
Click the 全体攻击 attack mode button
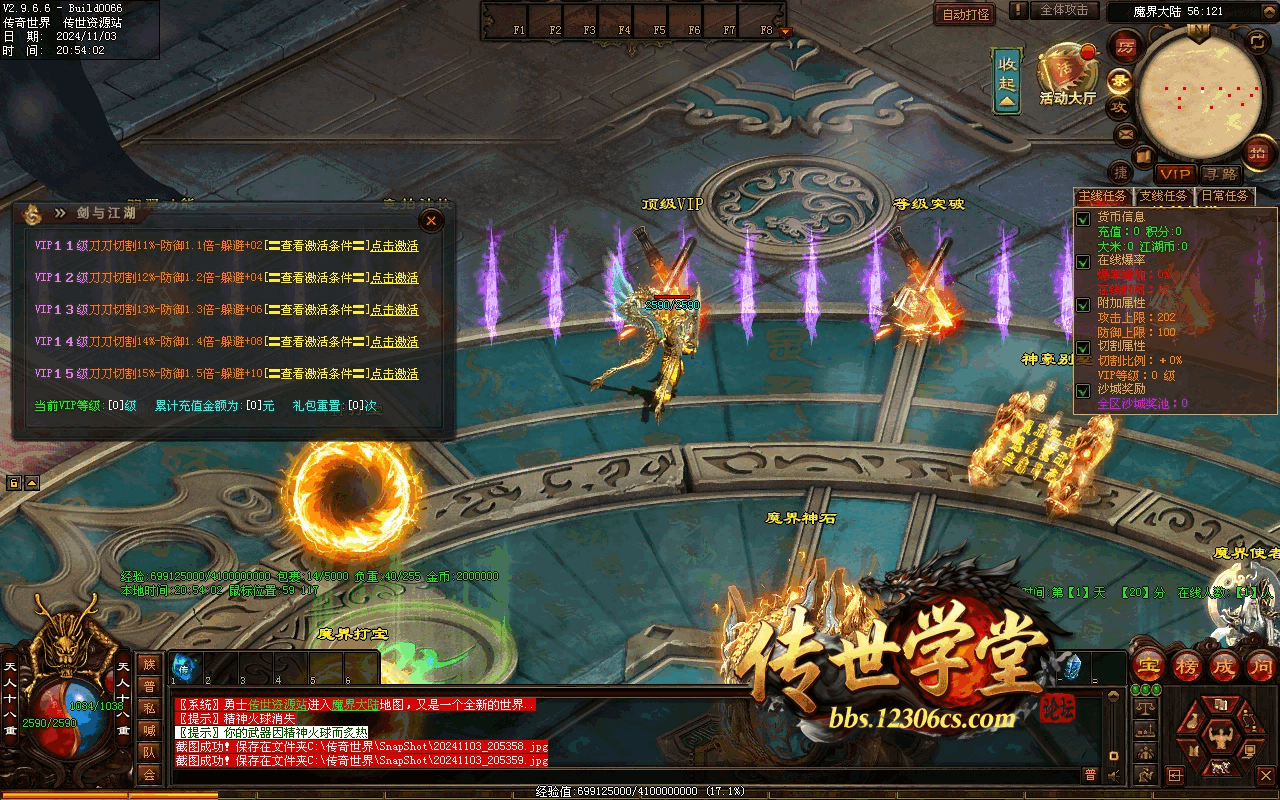point(1064,10)
